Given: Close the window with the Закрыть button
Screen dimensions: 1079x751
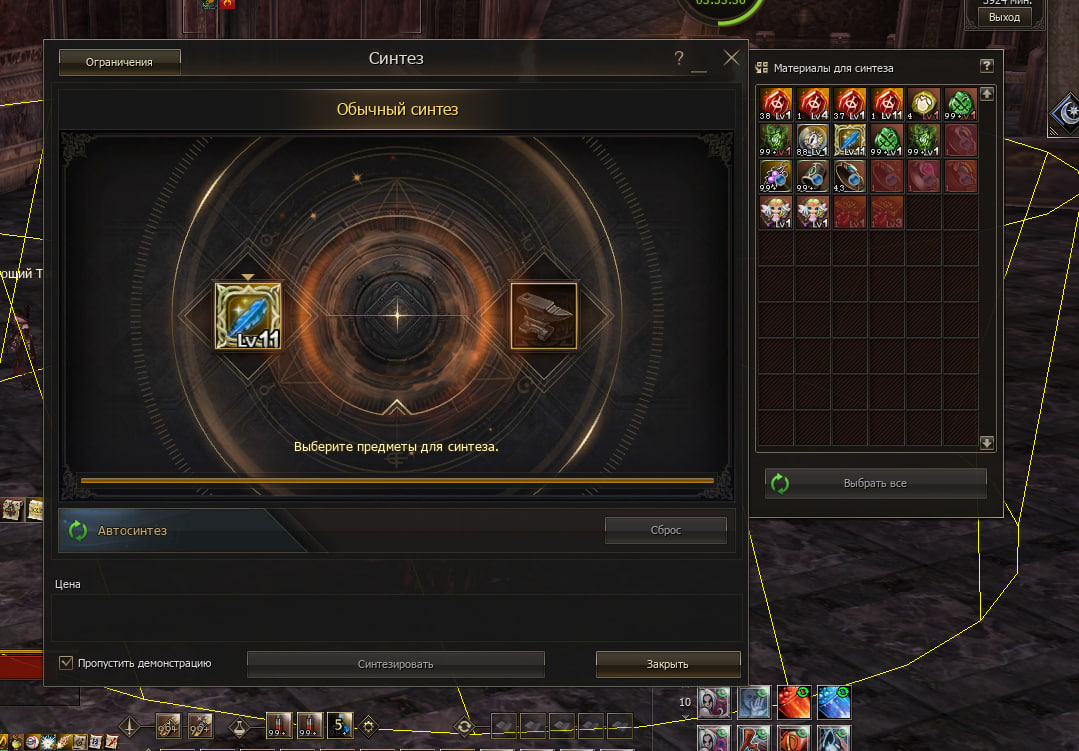Looking at the screenshot, I should [667, 664].
